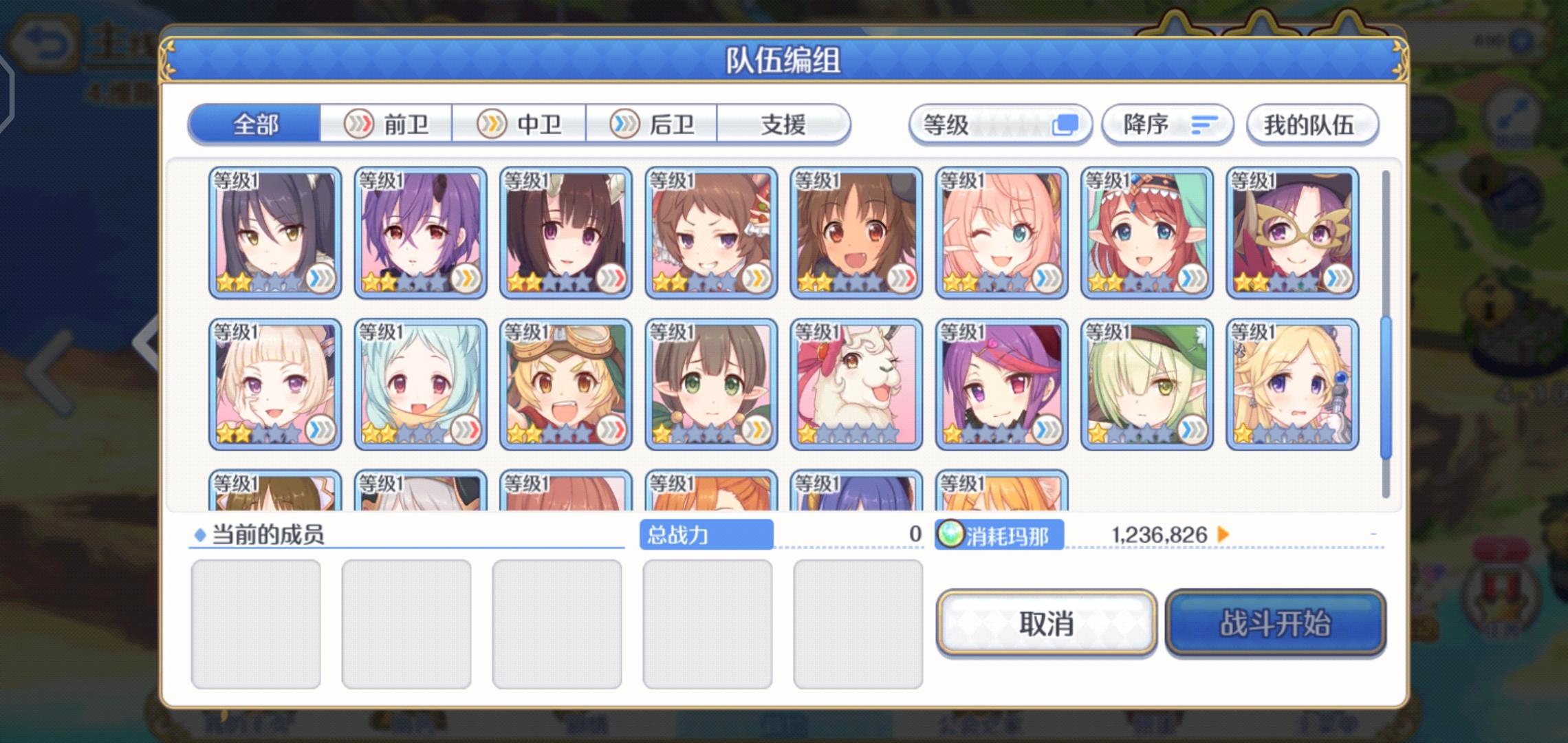Click the 我的队伍 my teams option
Screen dimensions: 1568x743
[1312, 125]
